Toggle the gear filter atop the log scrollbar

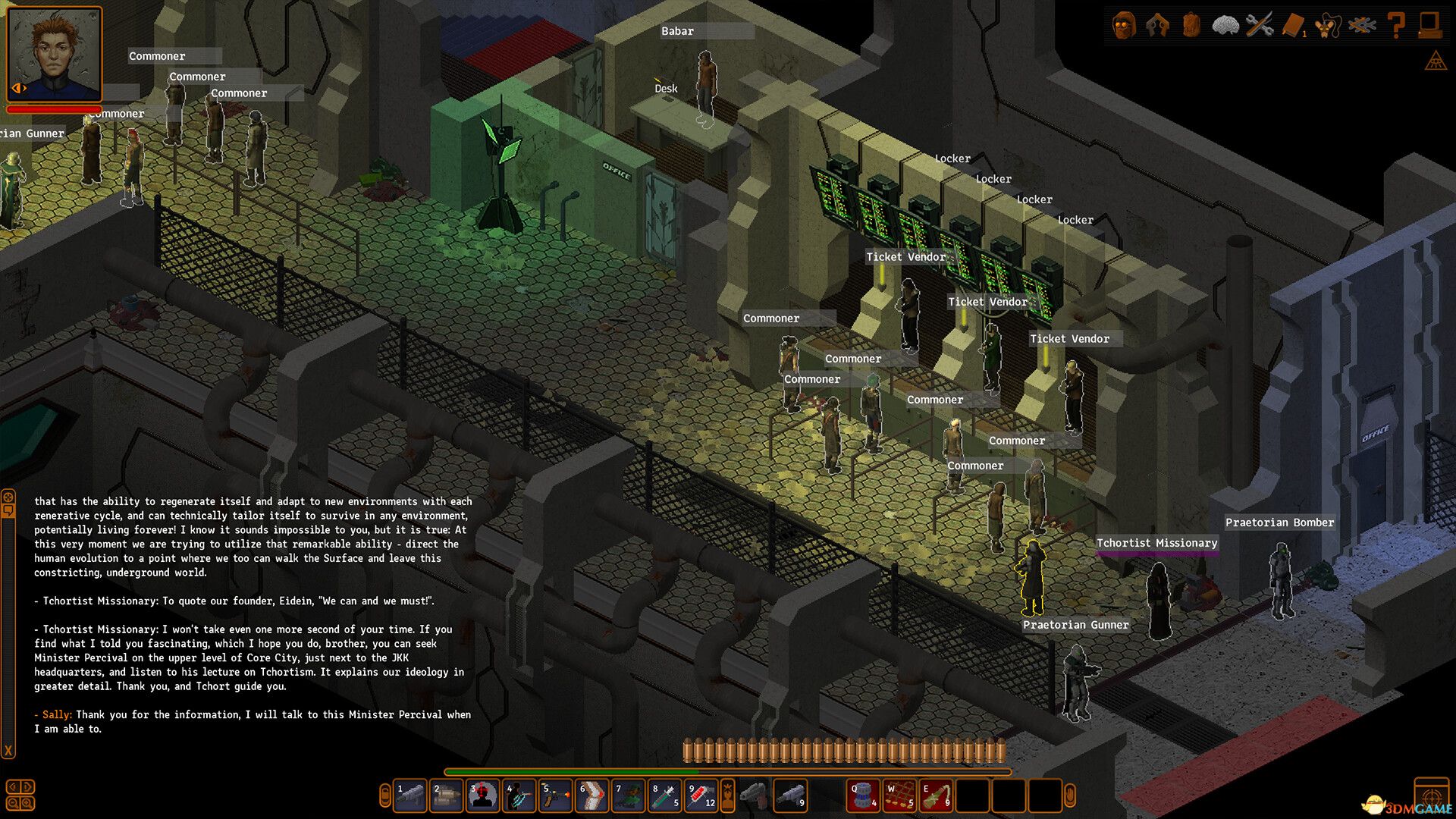coord(8,496)
